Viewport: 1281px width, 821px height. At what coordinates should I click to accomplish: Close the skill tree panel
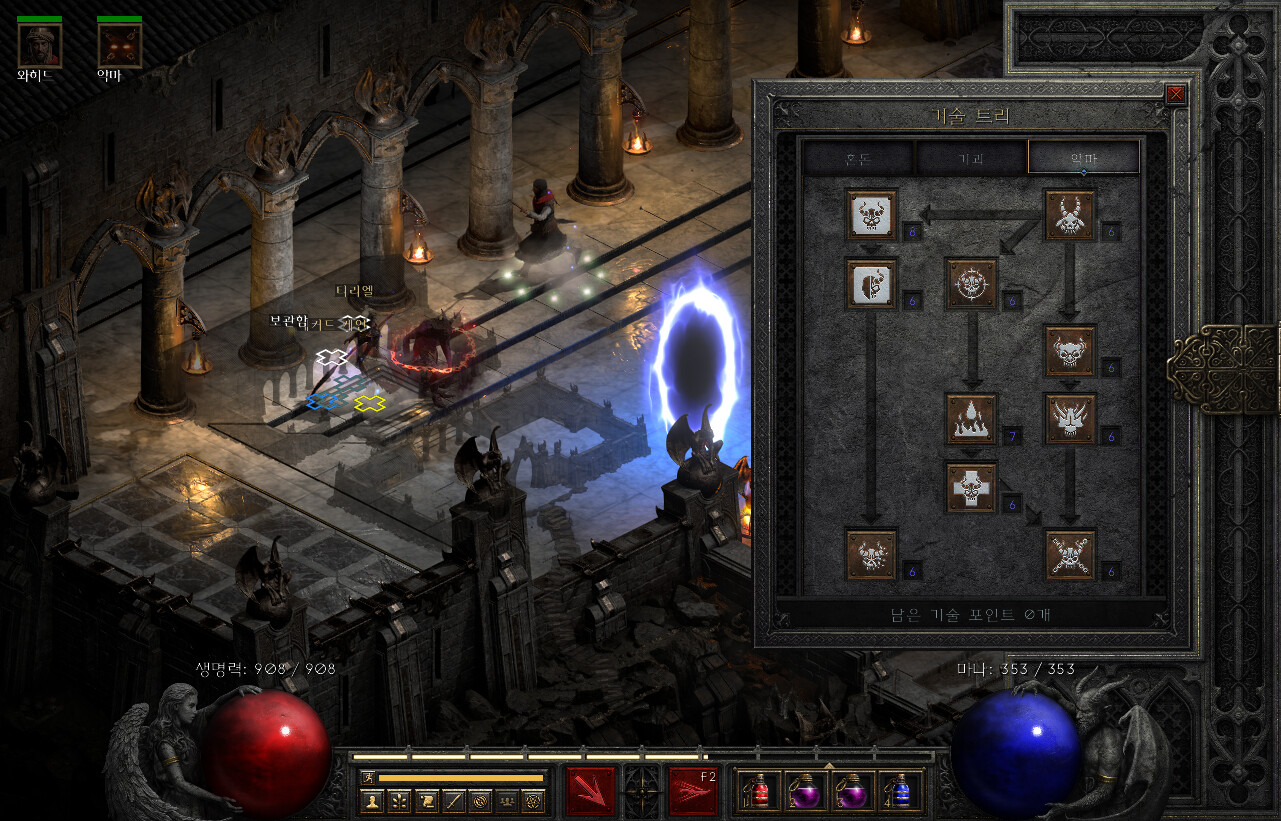(x=1175, y=94)
